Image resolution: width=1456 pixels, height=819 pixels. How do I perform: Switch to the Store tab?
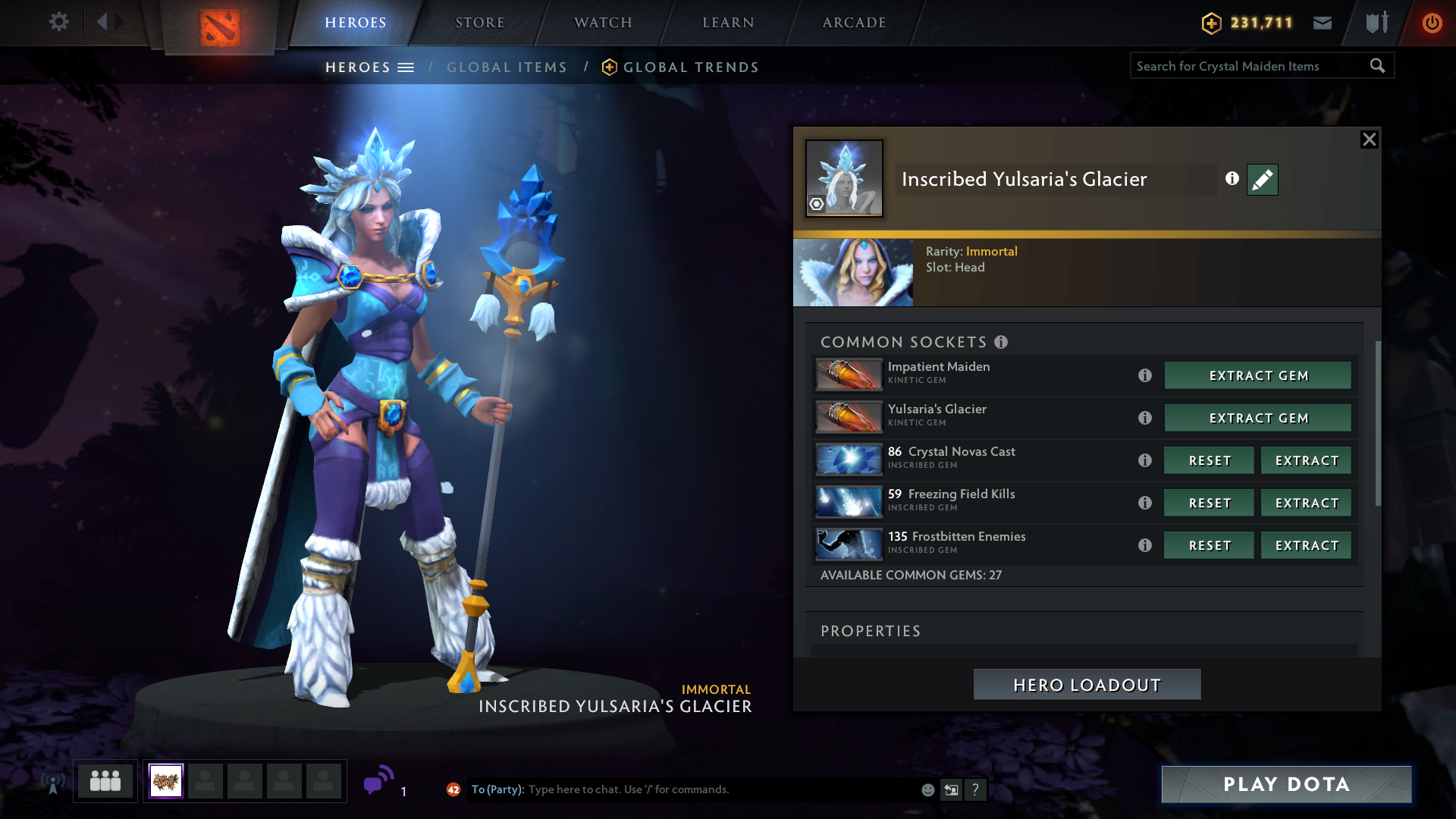[x=479, y=23]
